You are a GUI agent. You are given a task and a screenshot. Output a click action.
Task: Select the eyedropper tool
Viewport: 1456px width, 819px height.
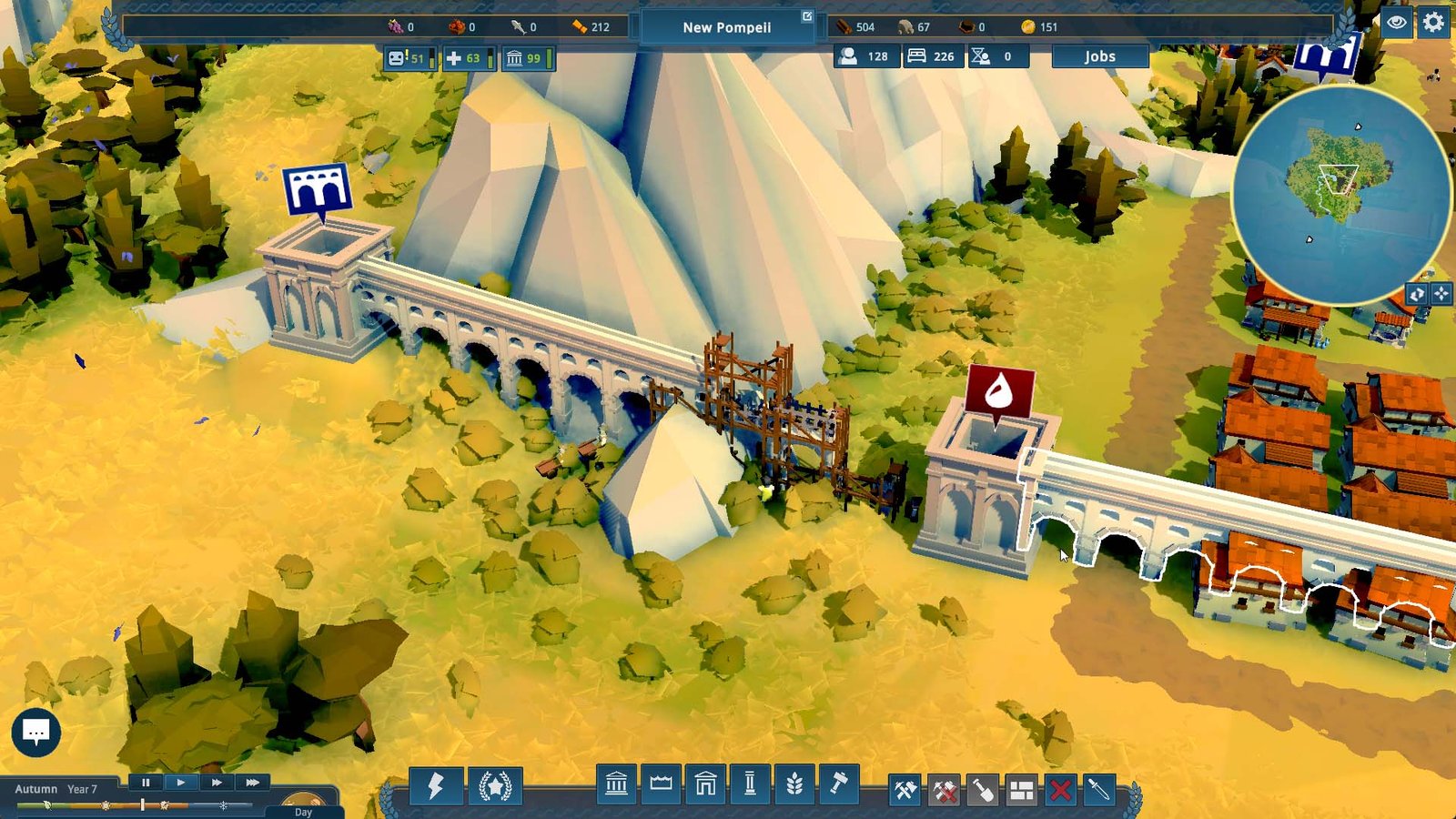point(1098,790)
